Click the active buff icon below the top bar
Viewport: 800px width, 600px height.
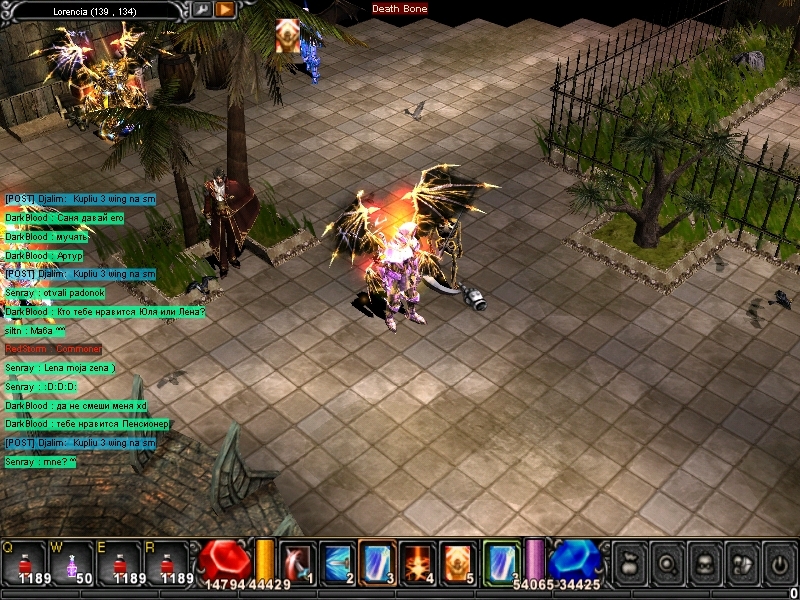(x=287, y=36)
